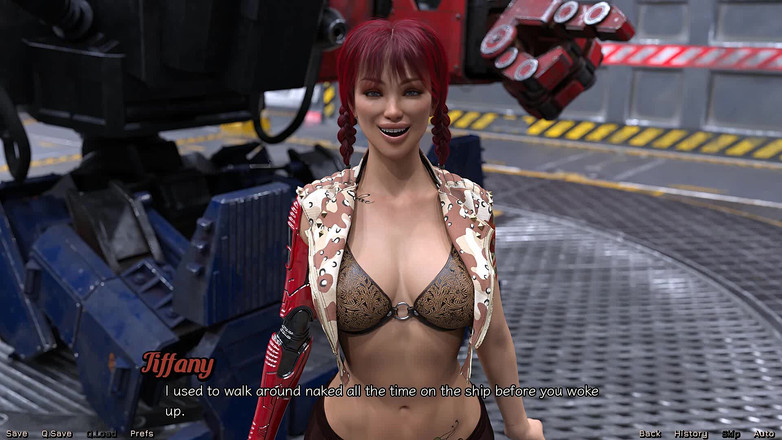Activate Skip mode
The image size is (782, 440).
click(x=731, y=433)
